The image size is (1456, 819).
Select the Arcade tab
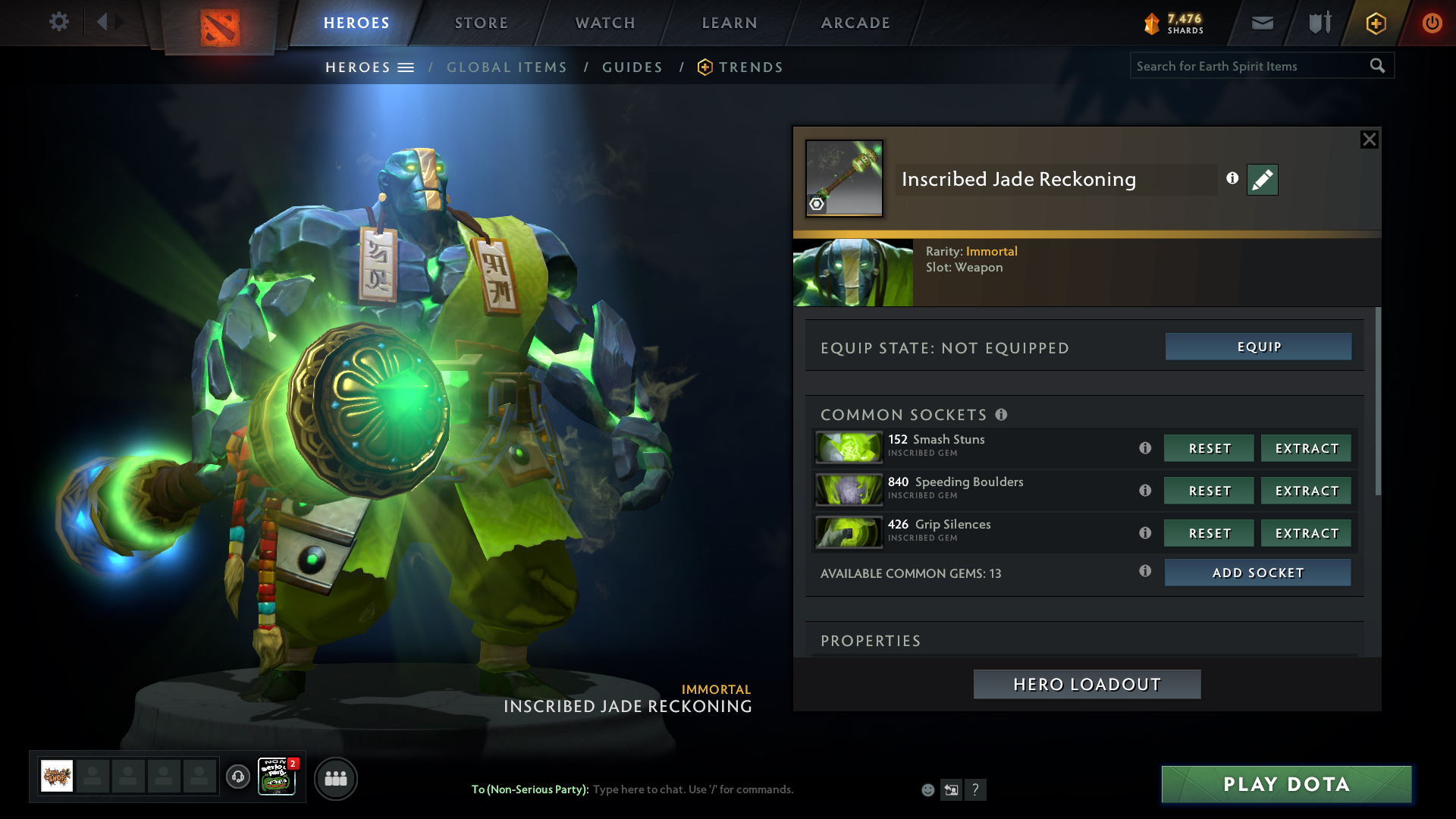tap(855, 23)
